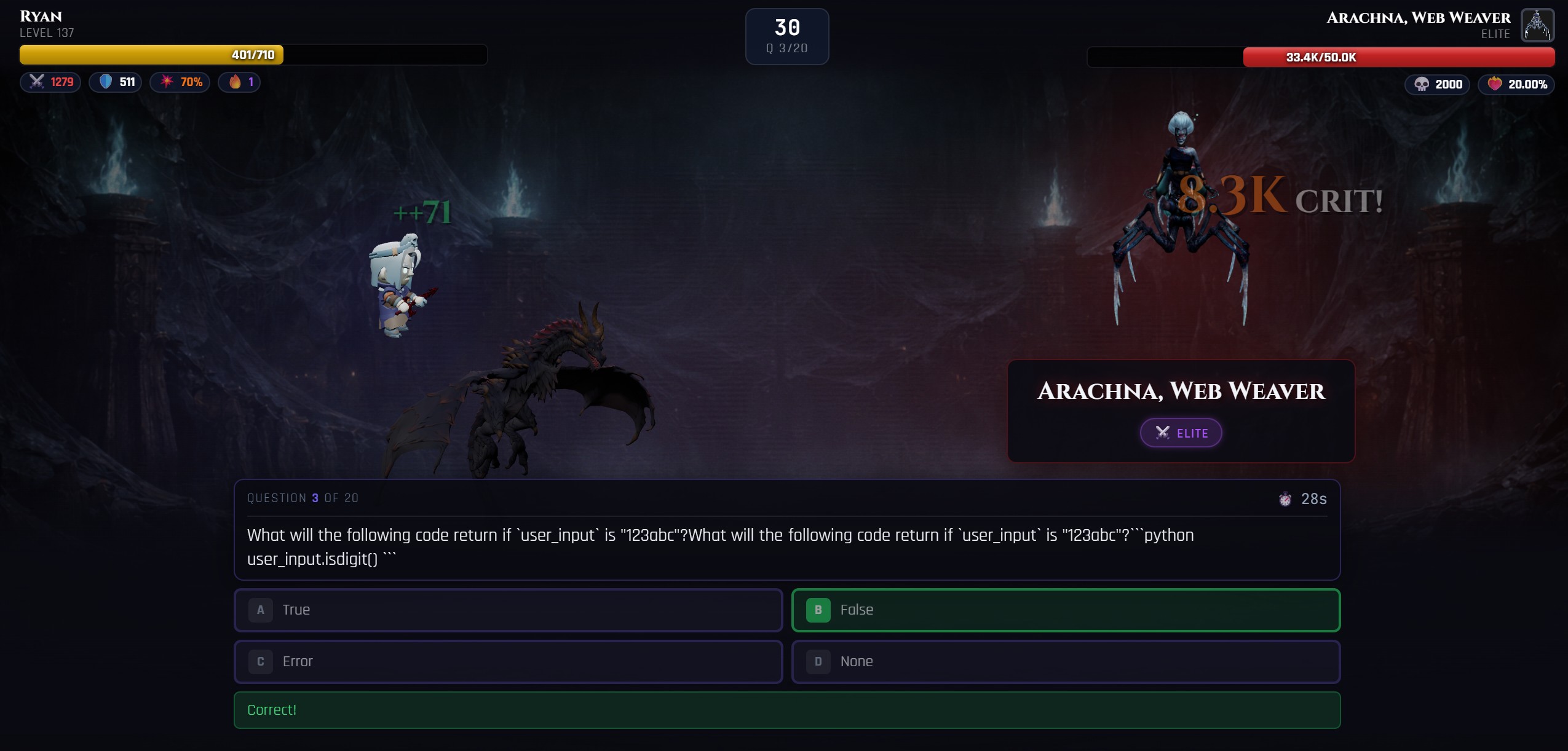
Task: Click the green Correct! feedback banner
Action: point(786,709)
